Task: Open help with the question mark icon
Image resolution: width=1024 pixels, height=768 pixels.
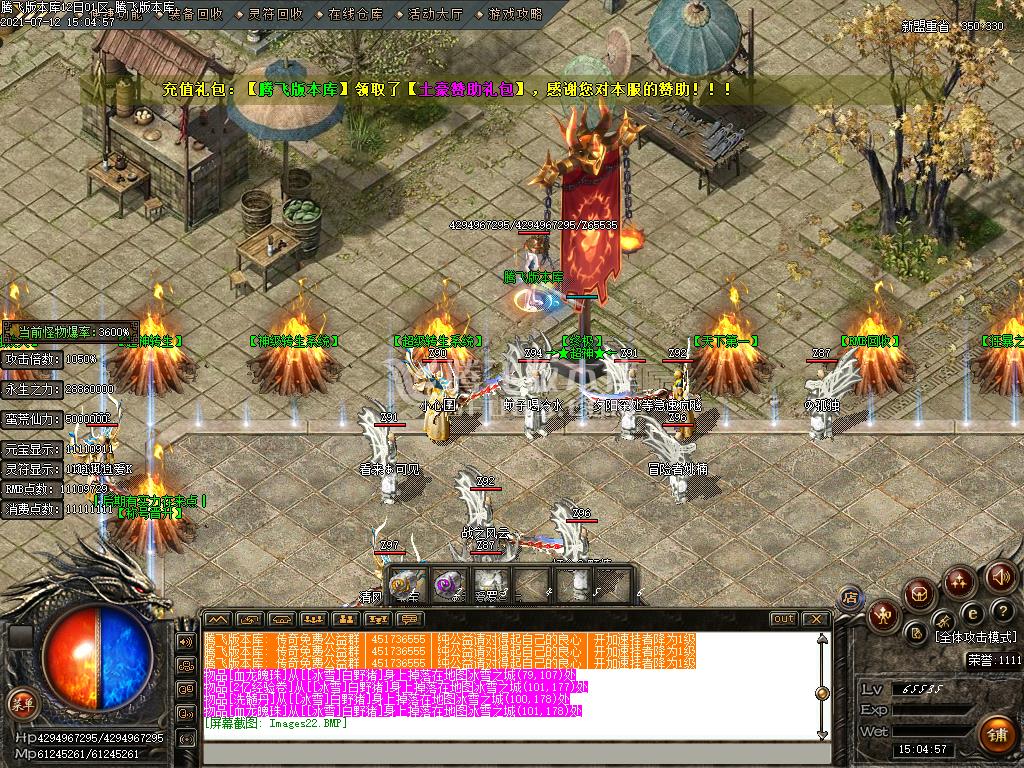Action: pos(1001,611)
